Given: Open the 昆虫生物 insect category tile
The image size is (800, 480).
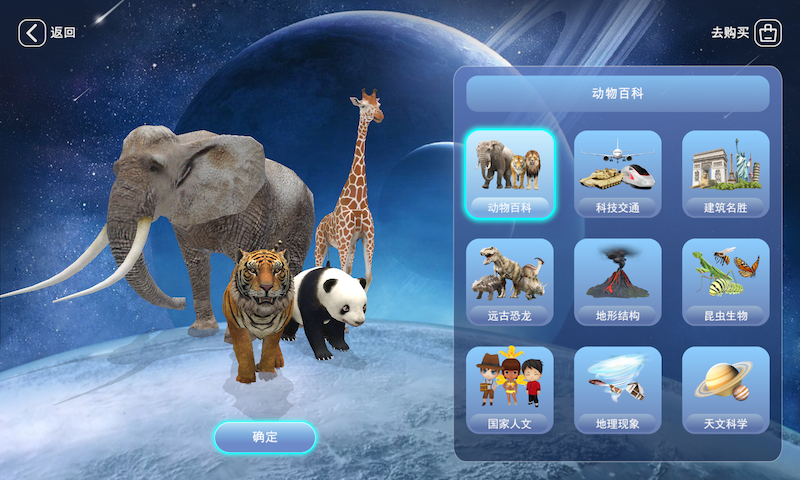Looking at the screenshot, I should (725, 283).
